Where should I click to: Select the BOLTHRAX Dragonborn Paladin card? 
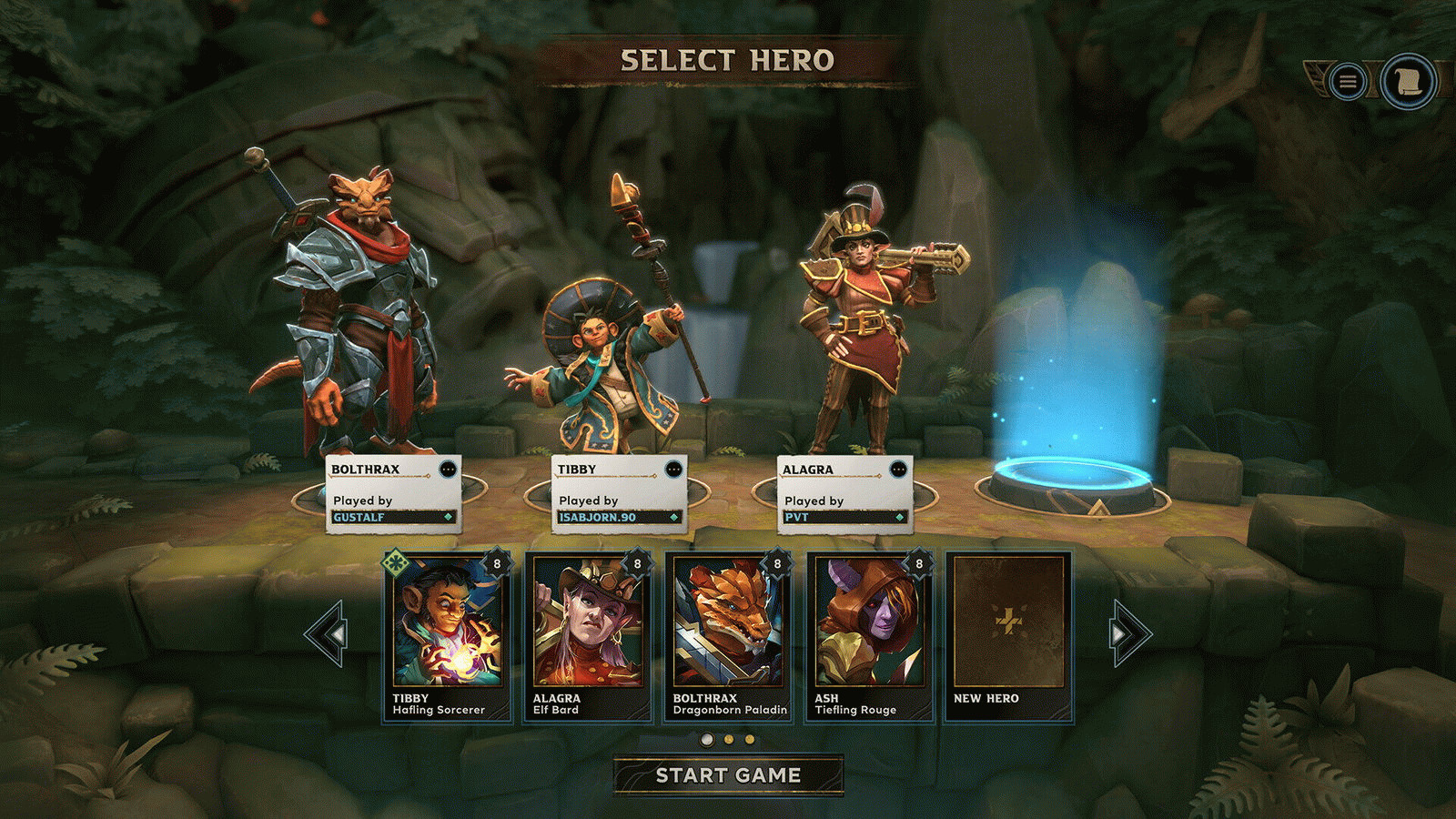click(730, 637)
